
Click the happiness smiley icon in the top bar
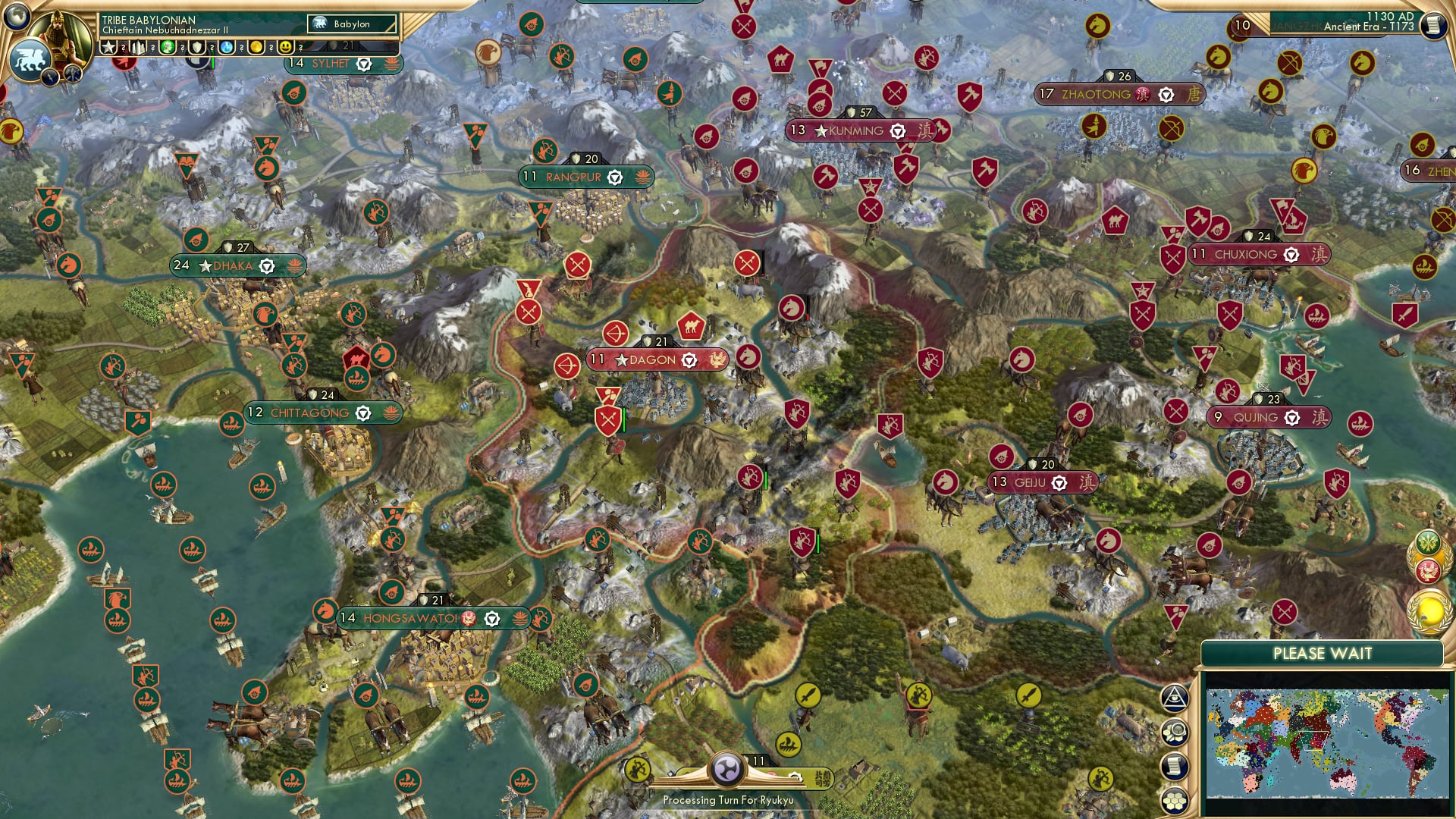[285, 47]
